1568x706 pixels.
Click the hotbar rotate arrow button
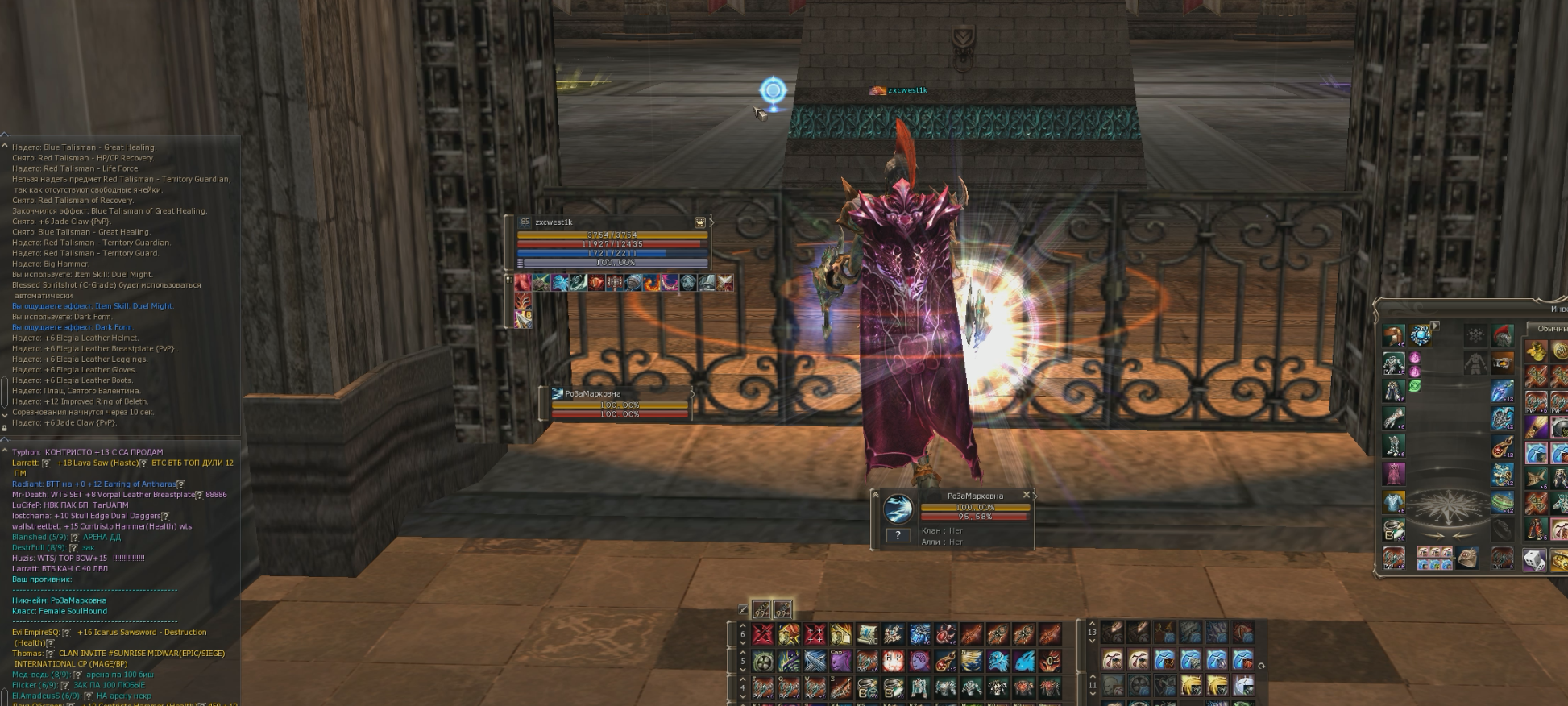coord(1261,666)
